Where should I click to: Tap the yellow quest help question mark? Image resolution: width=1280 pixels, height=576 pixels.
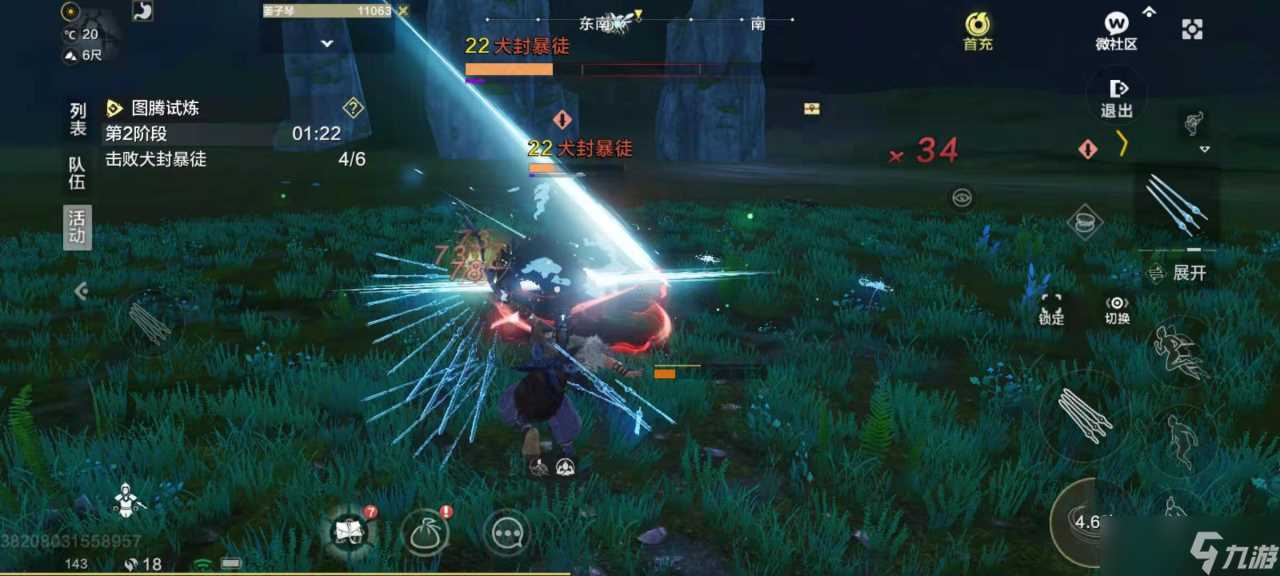tap(353, 108)
